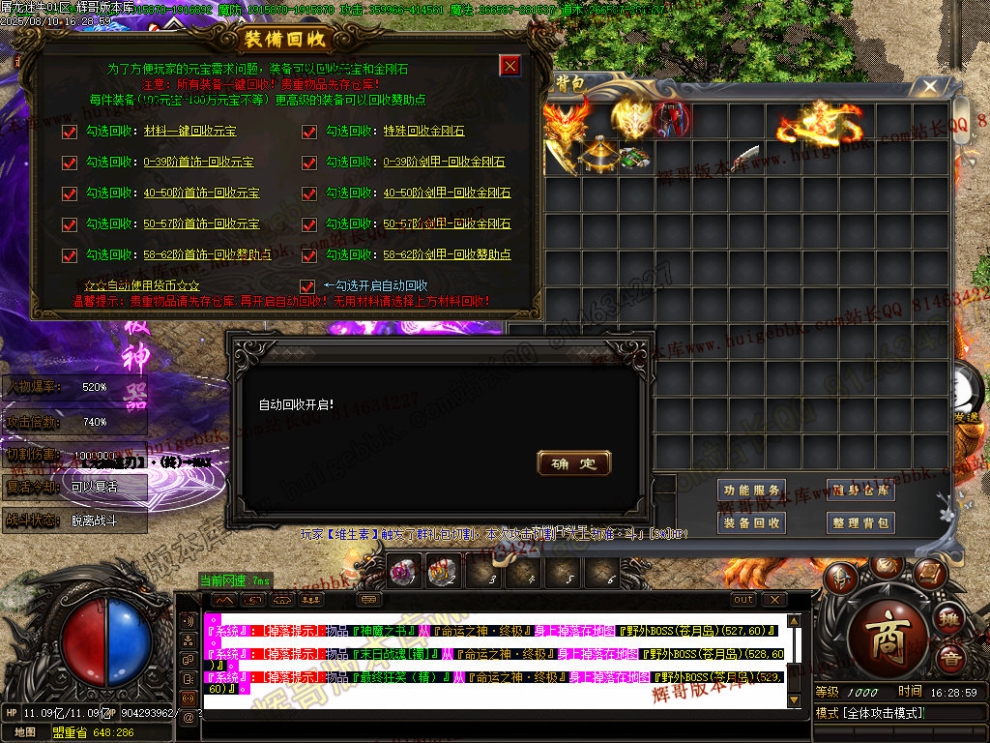Screen dimensions: 990x743
Task: Open the 50-57阶首饰-回收元宝 link
Action: (x=201, y=225)
